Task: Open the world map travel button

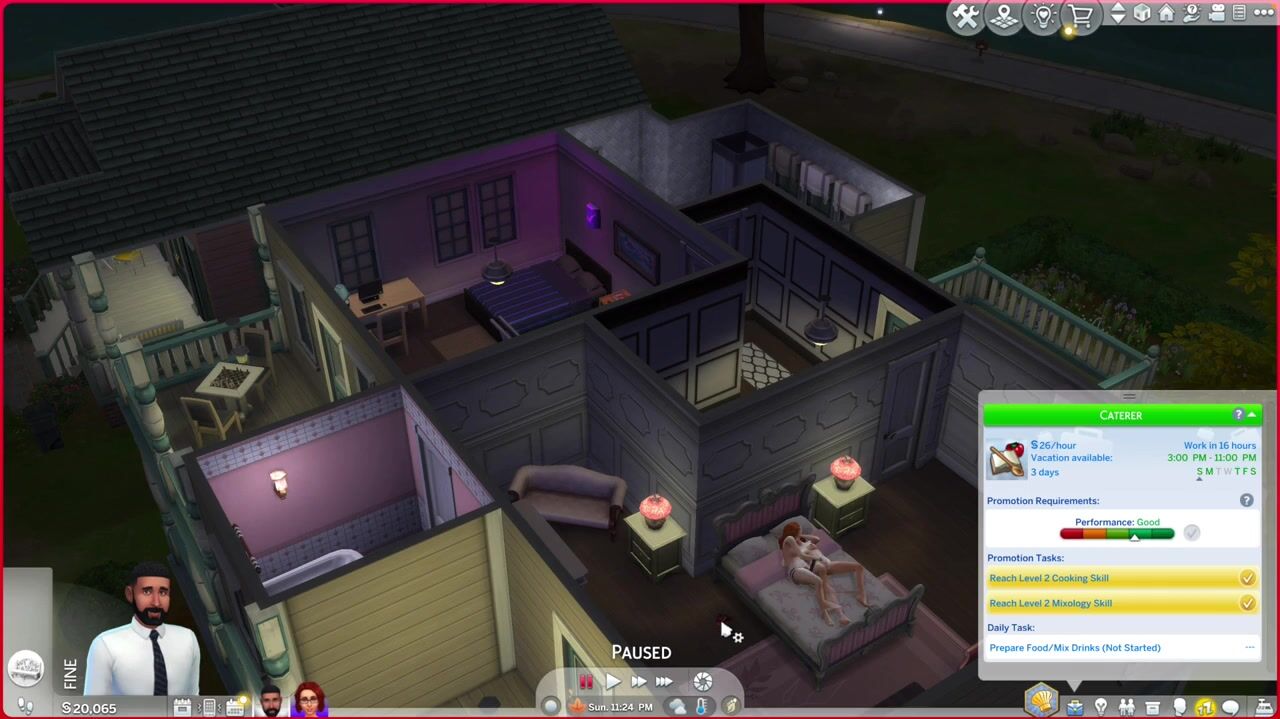Action: pos(1004,16)
